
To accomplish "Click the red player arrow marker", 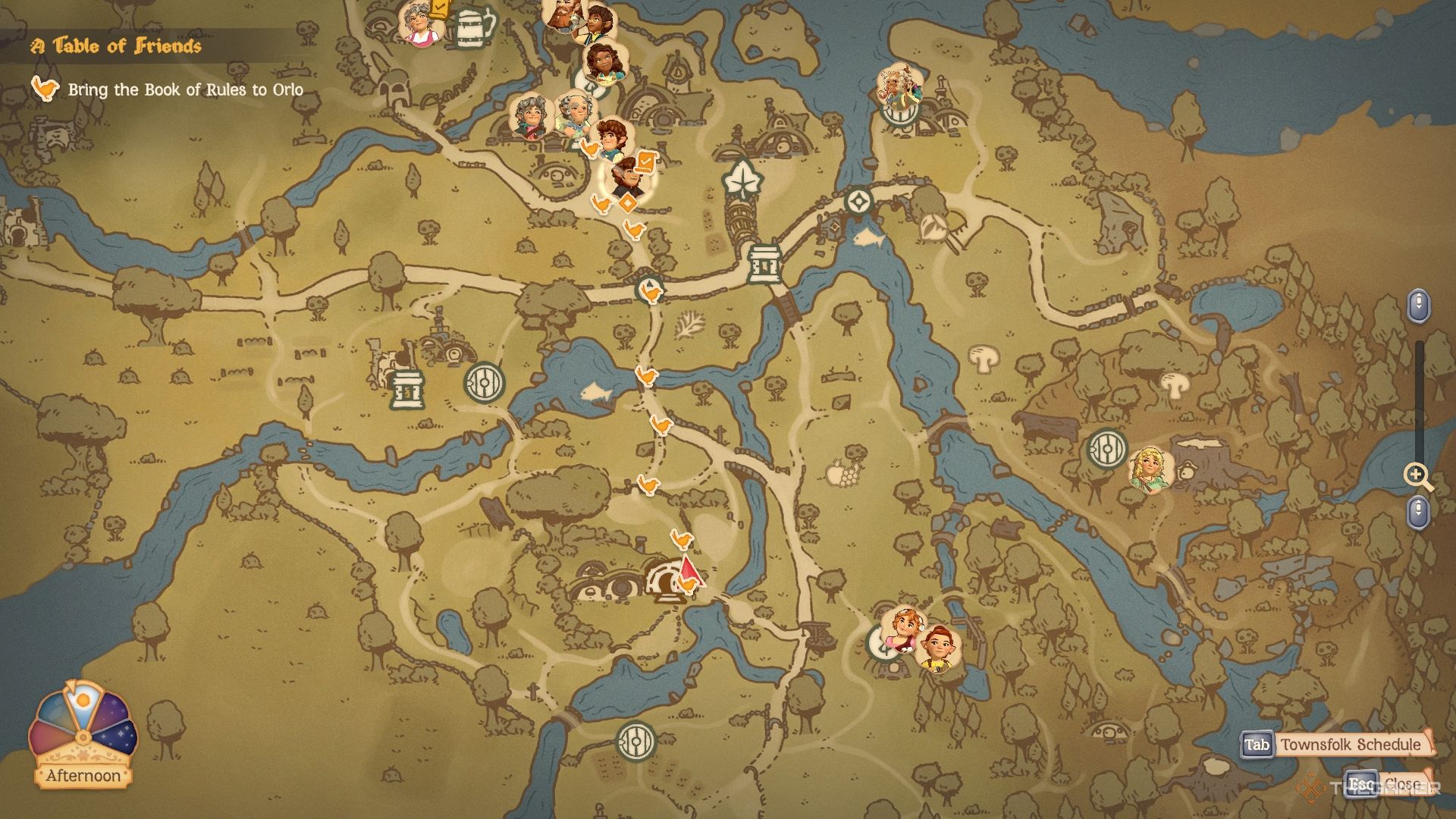I will [689, 571].
